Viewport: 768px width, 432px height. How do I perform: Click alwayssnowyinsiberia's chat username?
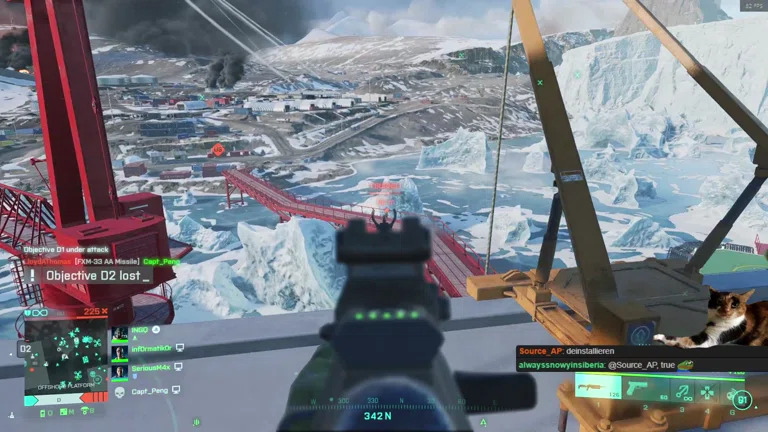[560, 366]
